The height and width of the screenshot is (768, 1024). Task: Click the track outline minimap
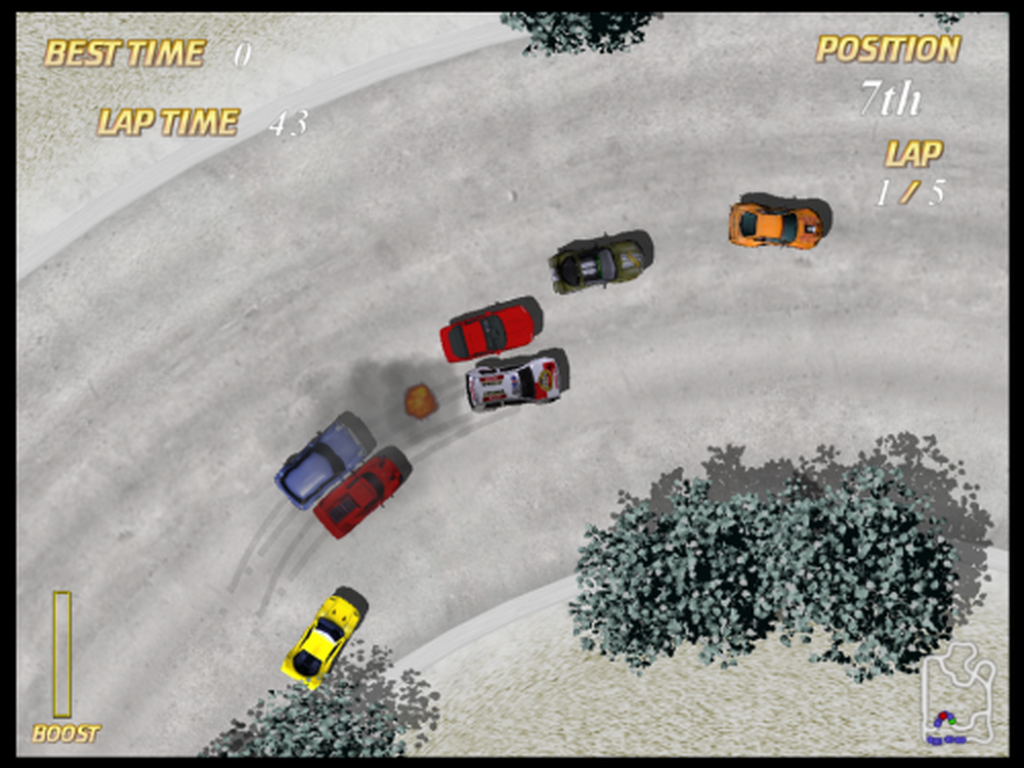click(957, 695)
